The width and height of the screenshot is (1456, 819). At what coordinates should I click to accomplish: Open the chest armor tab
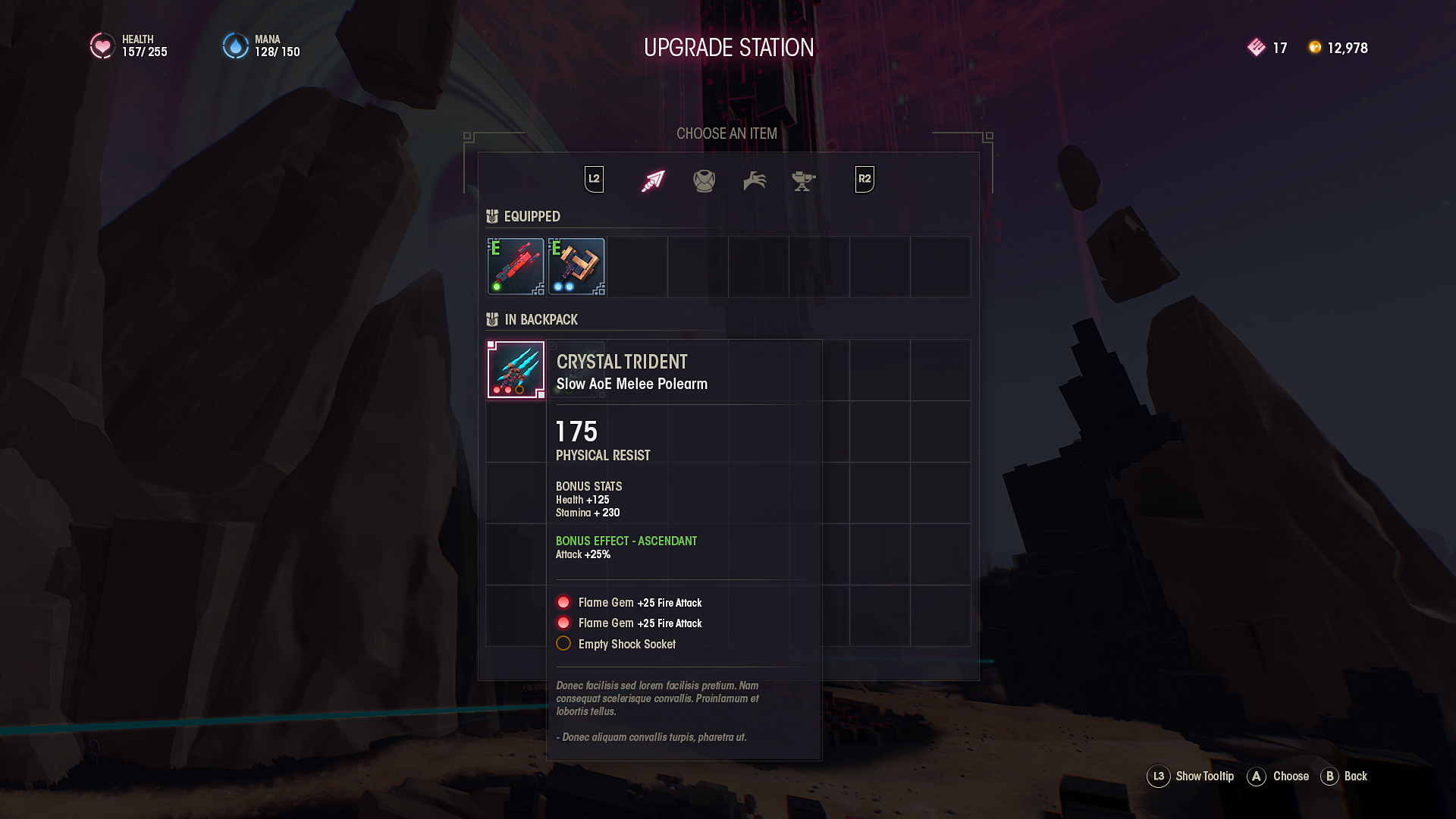(x=704, y=180)
